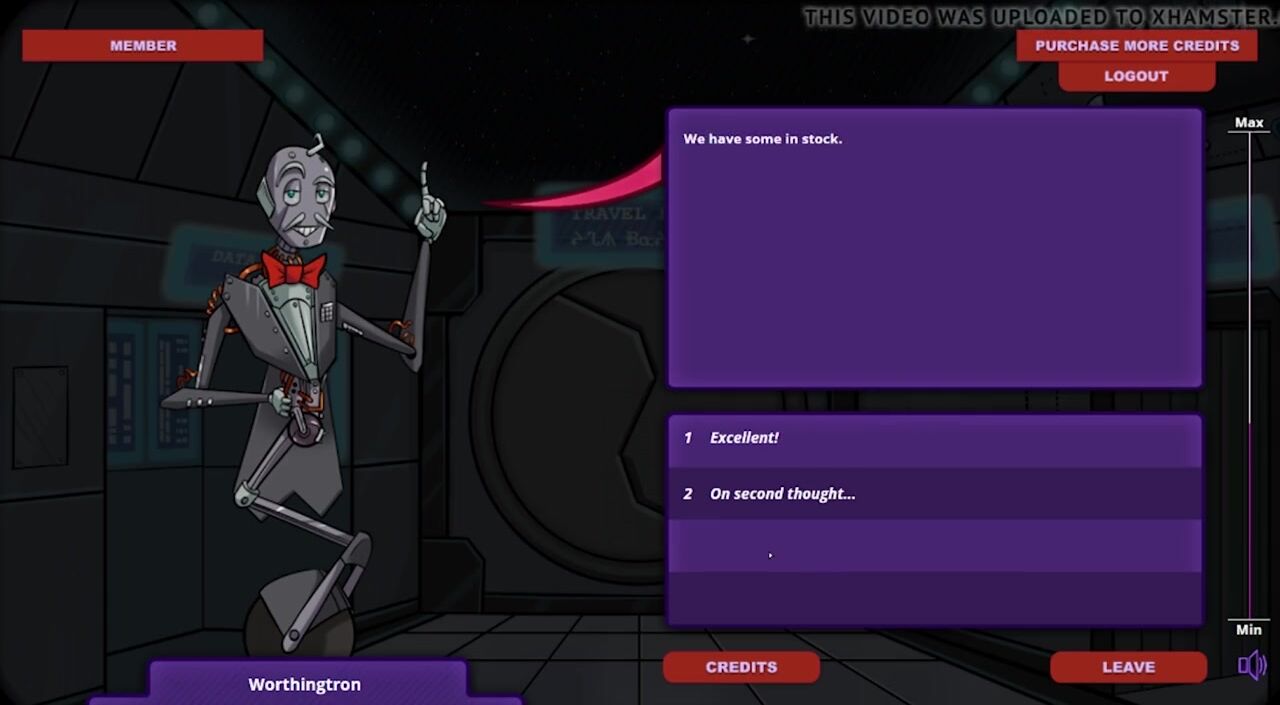Log out with the Logout button
This screenshot has height=705, width=1280.
point(1136,76)
